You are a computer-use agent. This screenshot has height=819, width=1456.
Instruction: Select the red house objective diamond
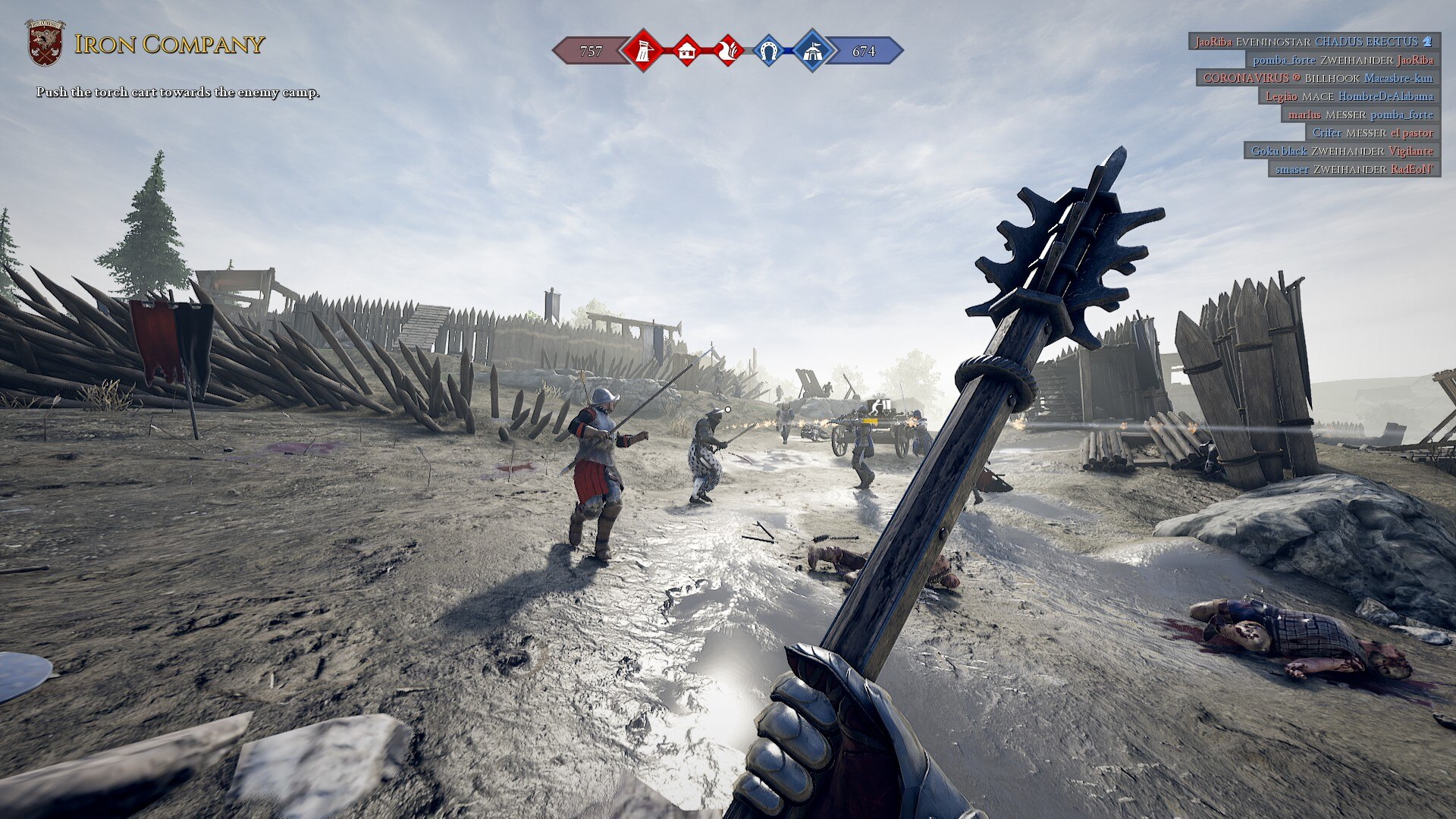point(686,51)
